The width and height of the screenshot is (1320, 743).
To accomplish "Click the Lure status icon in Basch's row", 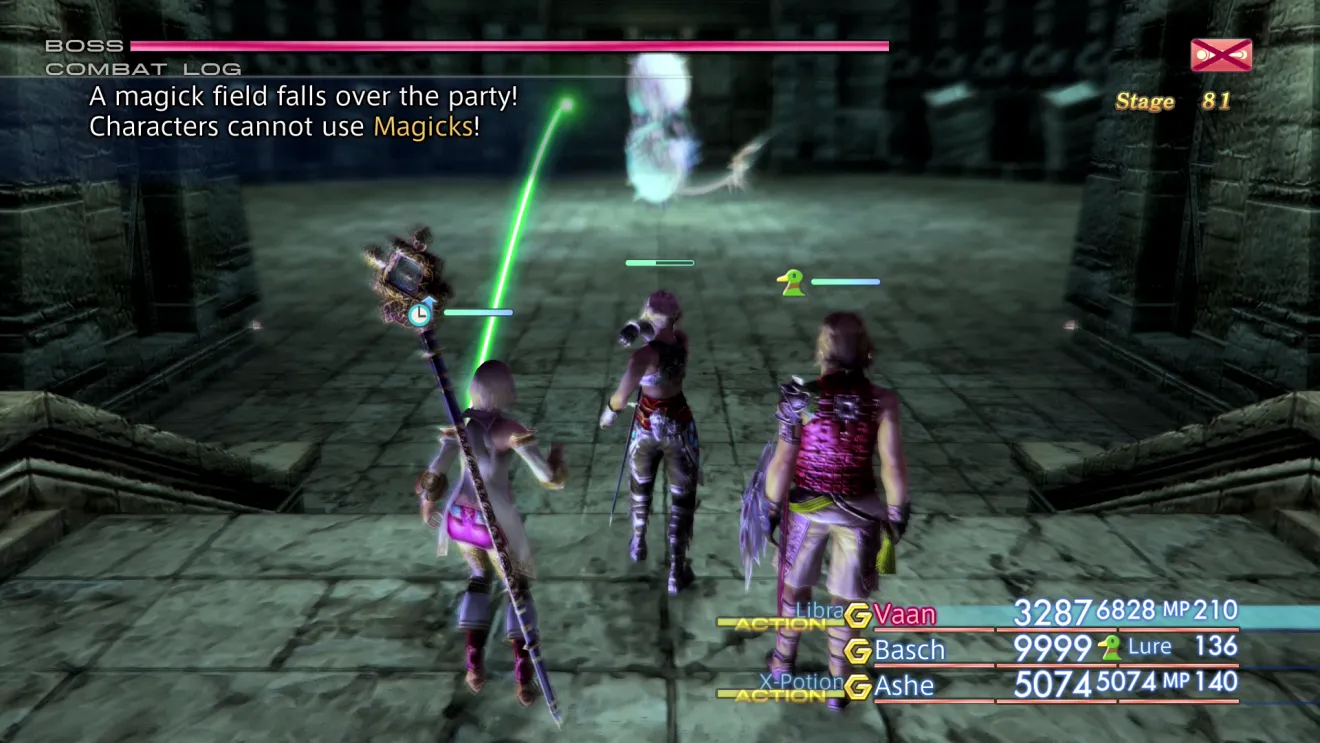I will [1109, 648].
